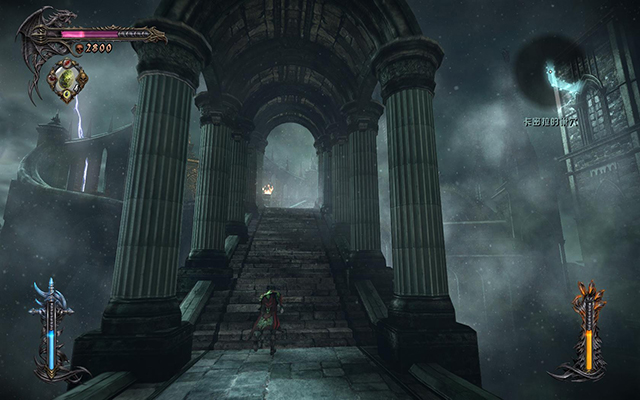Viewport: 640px width, 400px height.
Task: Activate the orange Chaos Claws emblem
Action: pos(589,330)
